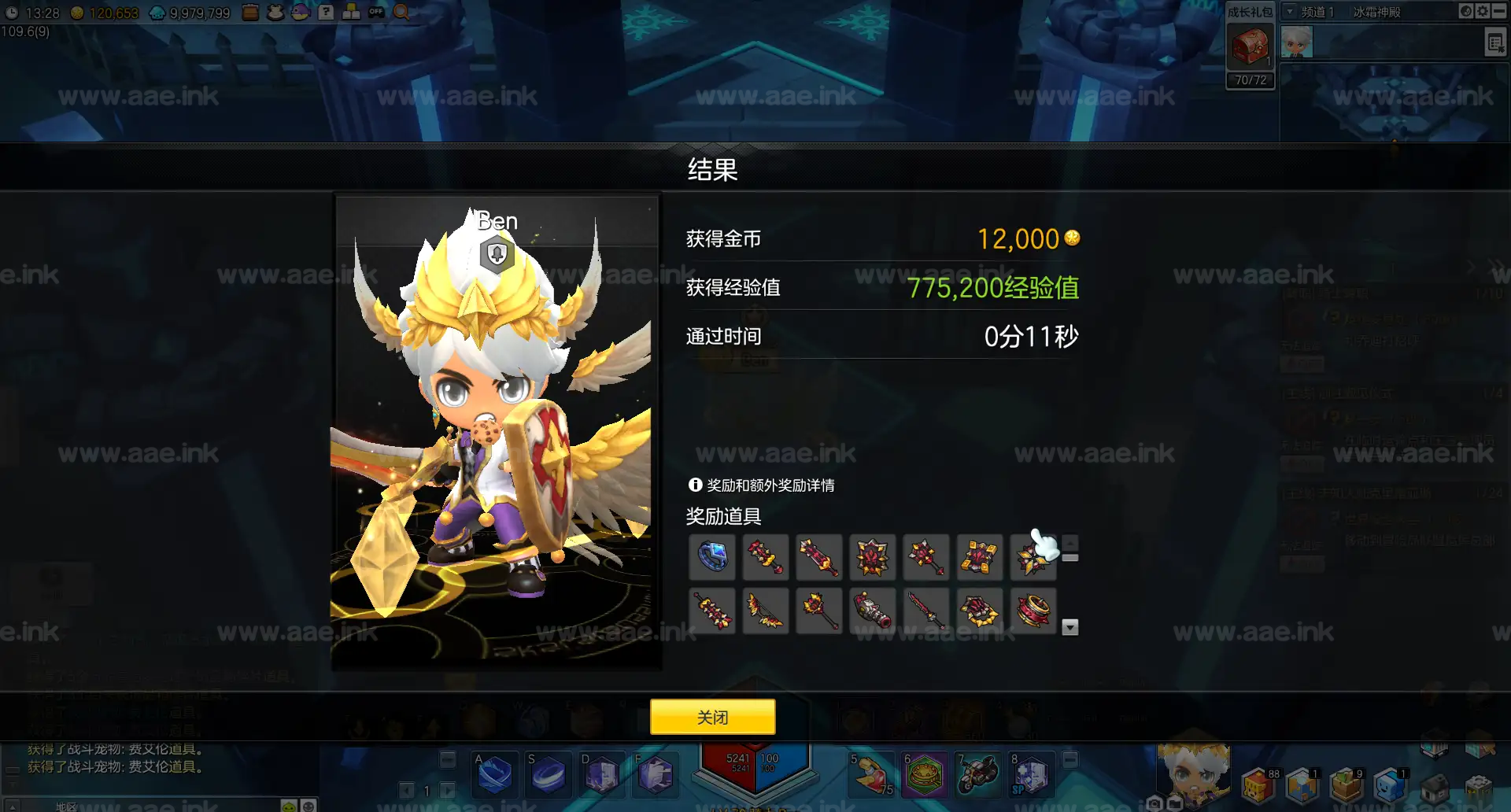The image size is (1511, 812).
Task: Select the red spiked bracelet reward item
Action: pos(1033,611)
